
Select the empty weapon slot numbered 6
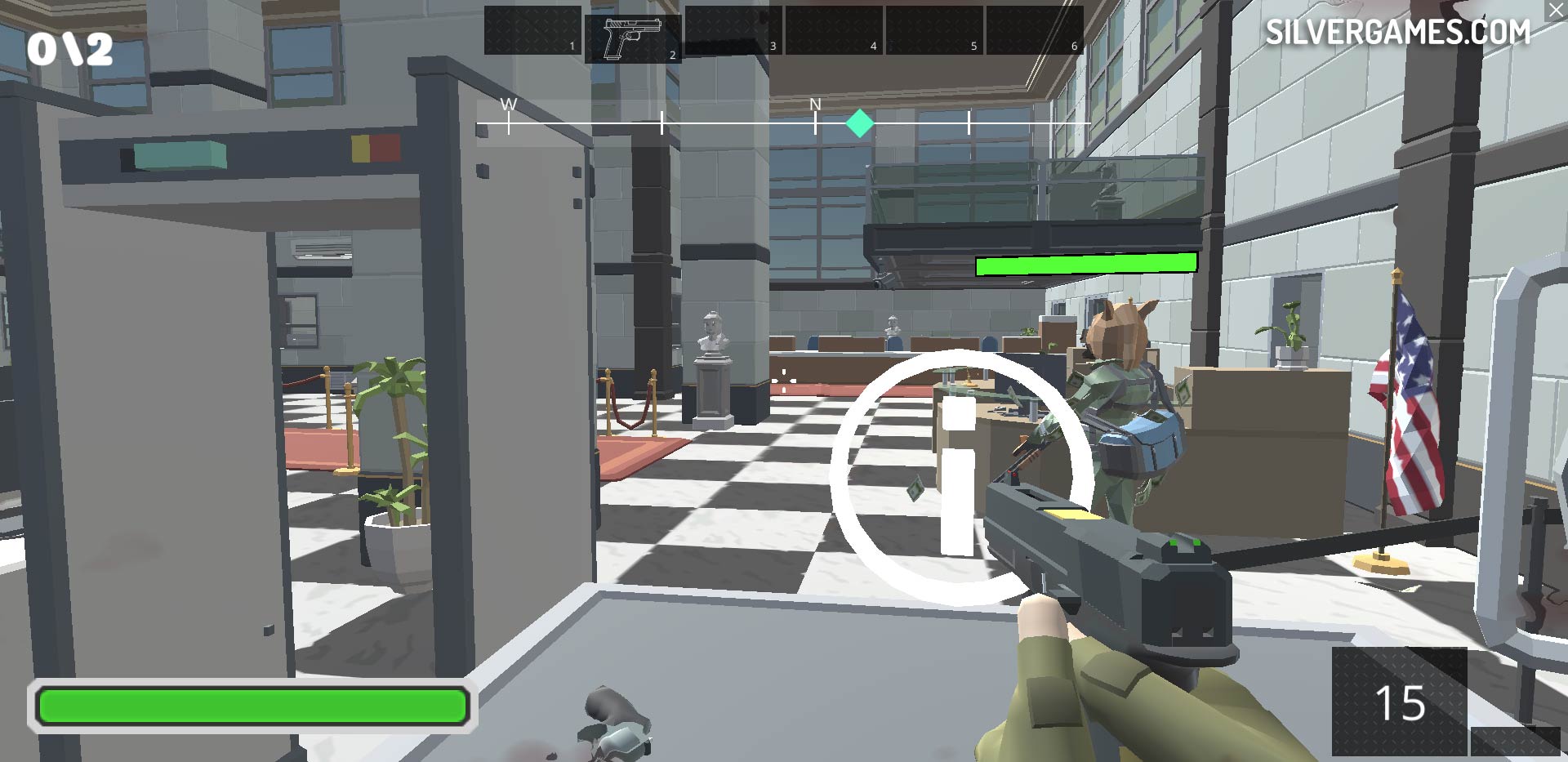pos(1035,30)
